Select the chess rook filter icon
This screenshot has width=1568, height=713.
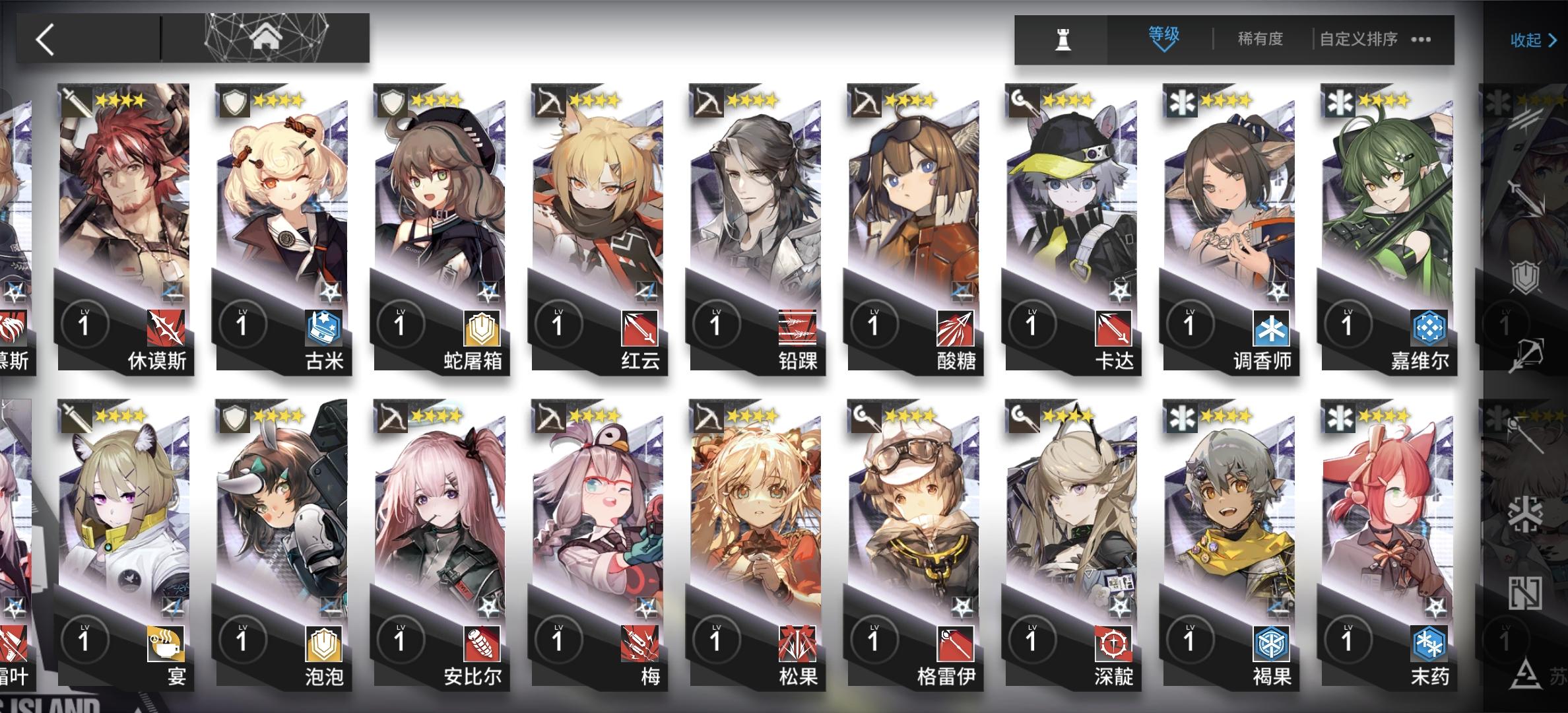point(1062,40)
